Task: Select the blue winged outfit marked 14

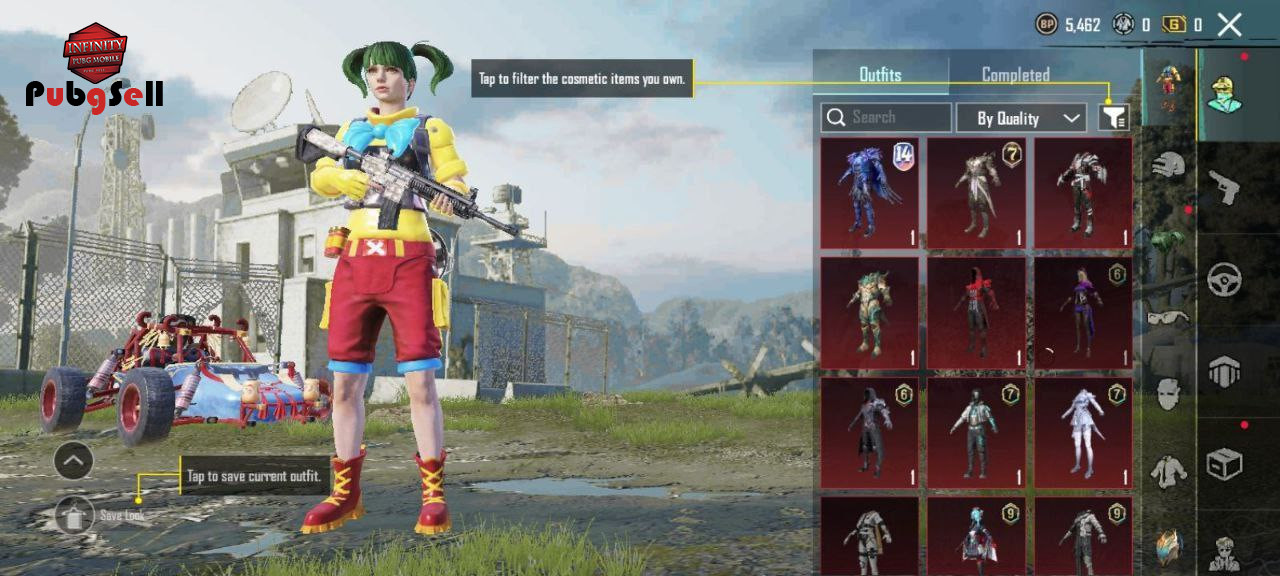Action: tap(869, 193)
